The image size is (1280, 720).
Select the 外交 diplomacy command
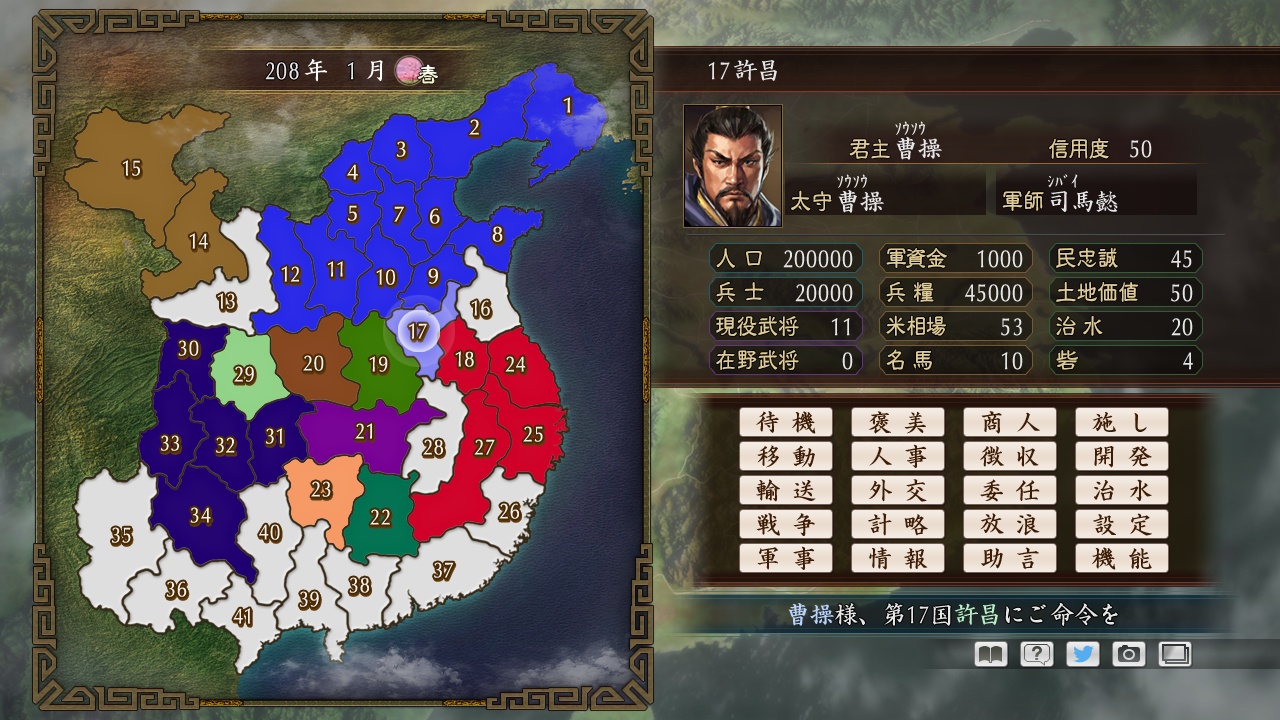(x=898, y=490)
